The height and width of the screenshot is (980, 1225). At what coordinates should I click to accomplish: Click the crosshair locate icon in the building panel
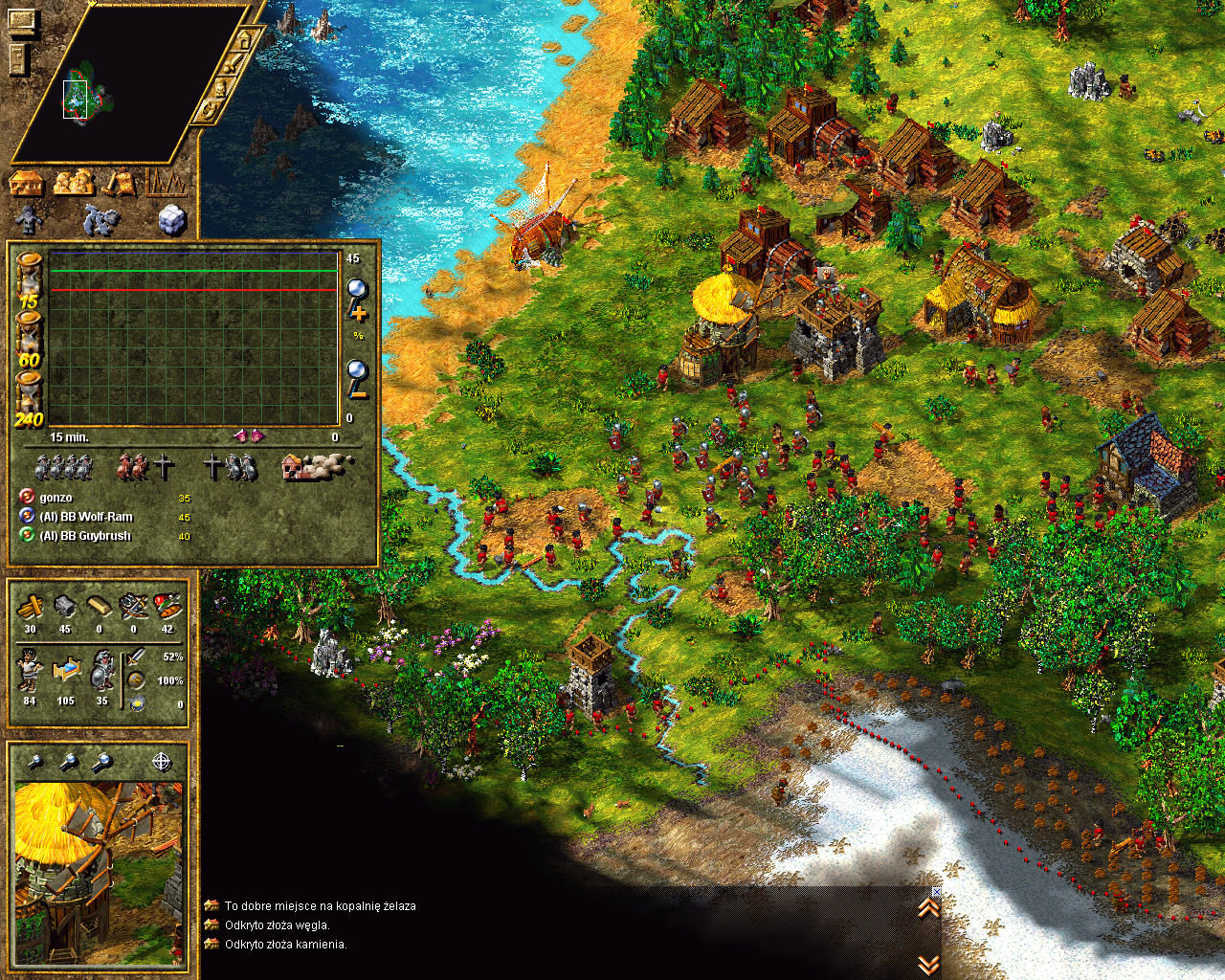[162, 762]
